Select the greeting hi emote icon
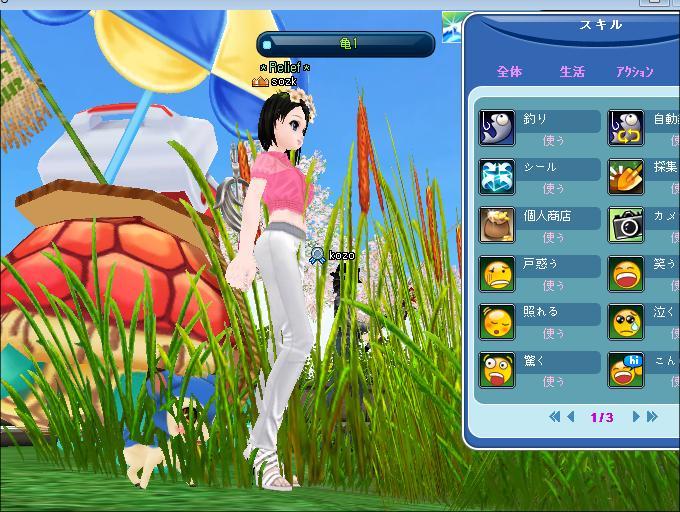 tap(627, 370)
